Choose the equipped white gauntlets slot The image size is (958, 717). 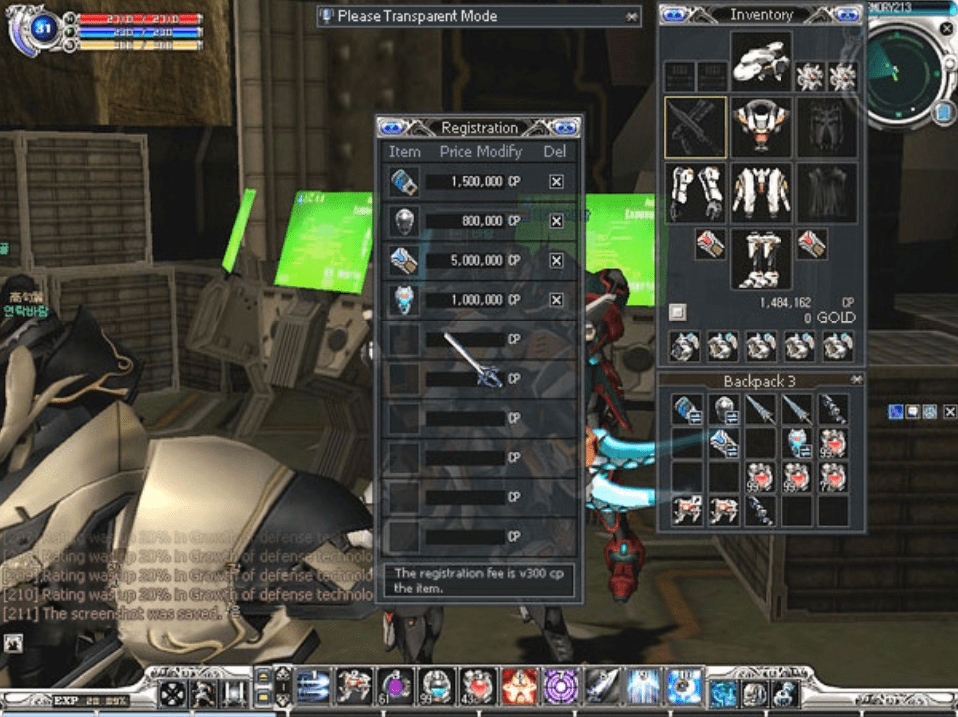tap(695, 193)
